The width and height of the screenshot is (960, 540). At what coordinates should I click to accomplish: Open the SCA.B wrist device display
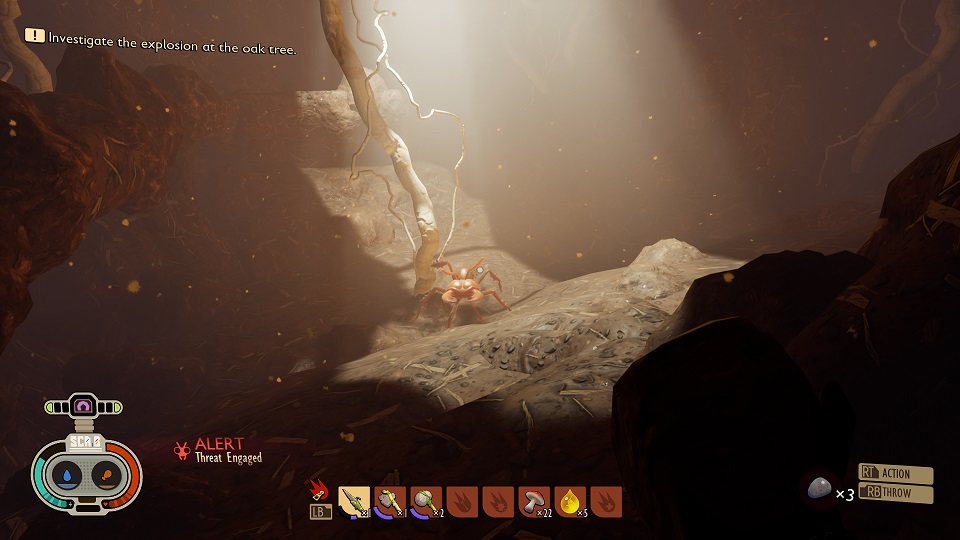(86, 441)
